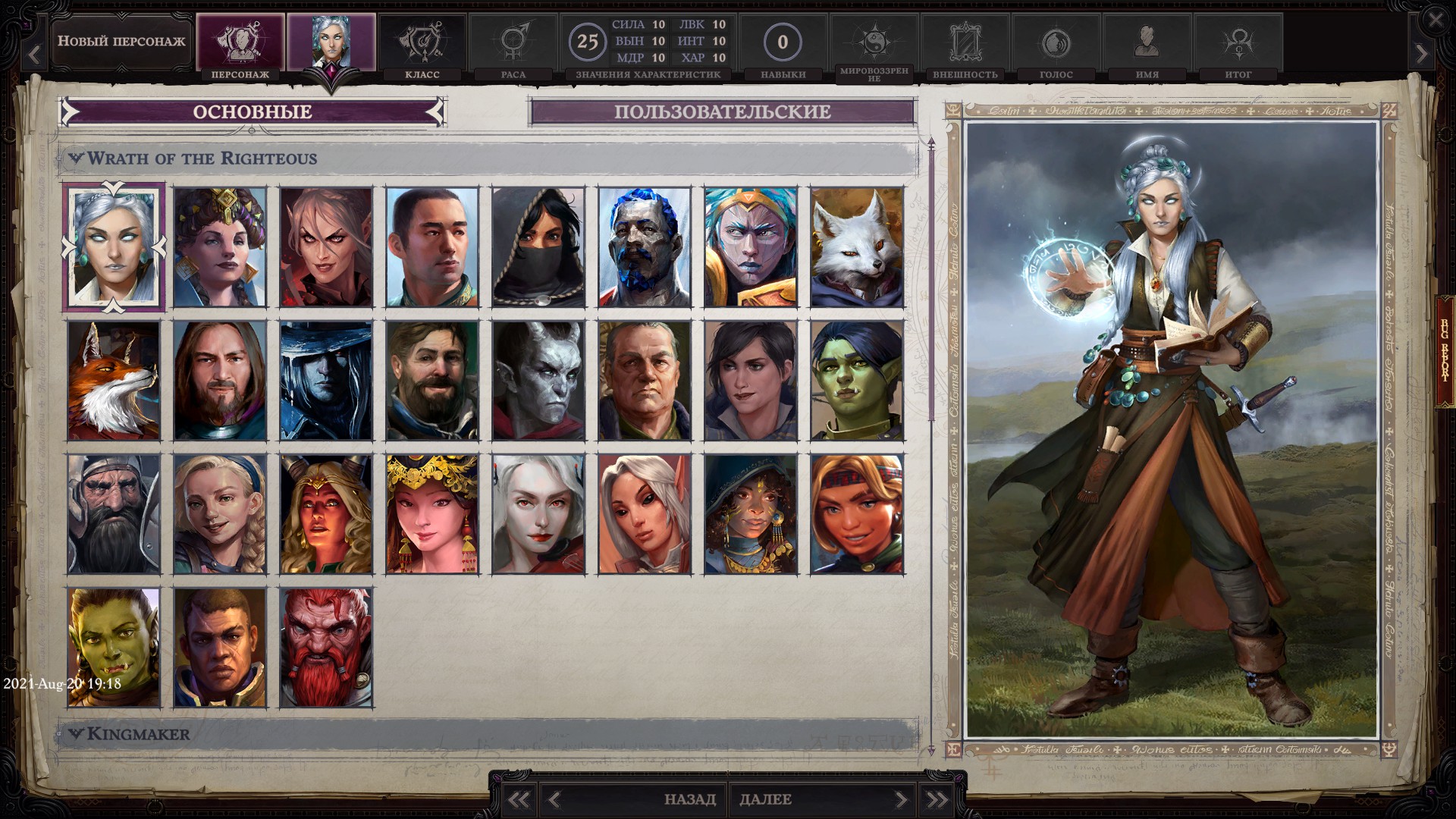Screen dimensions: 1456x819
Task: Choose the white fox portrait
Action: [x=857, y=247]
